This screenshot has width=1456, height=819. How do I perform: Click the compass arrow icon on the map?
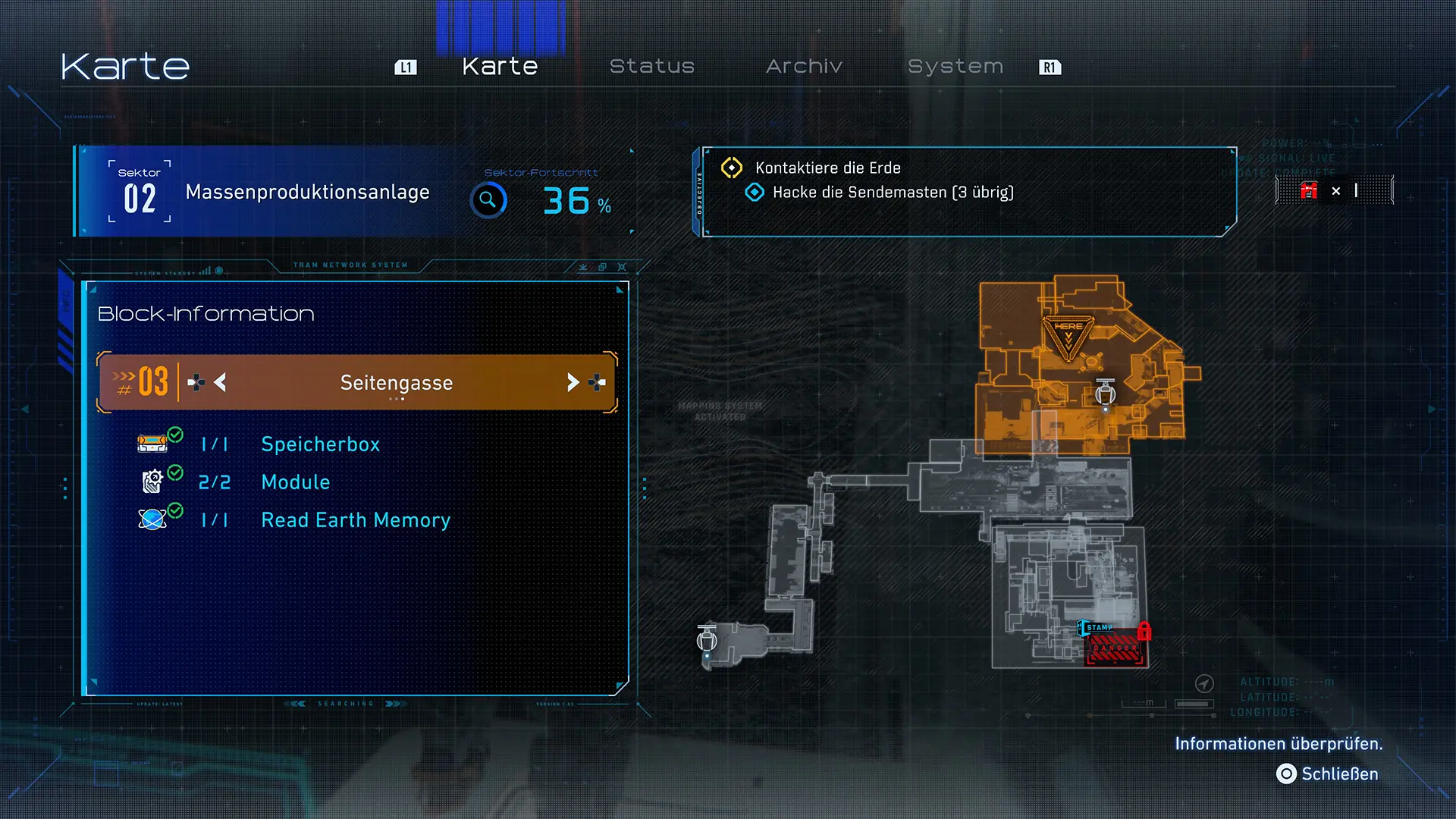(1204, 683)
